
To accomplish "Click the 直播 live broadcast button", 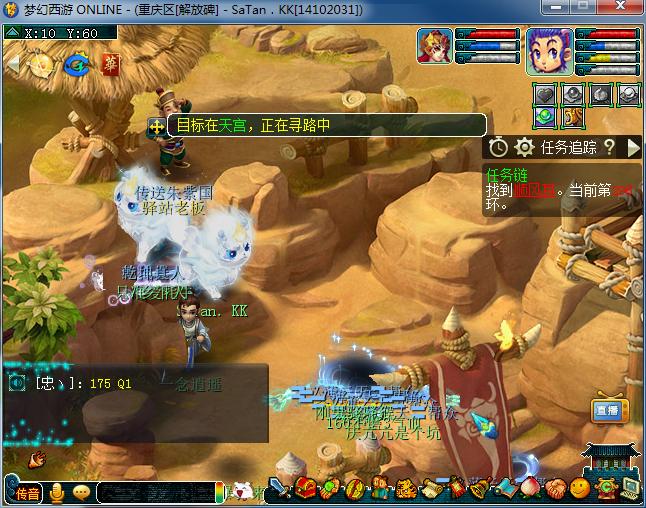I will [606, 411].
